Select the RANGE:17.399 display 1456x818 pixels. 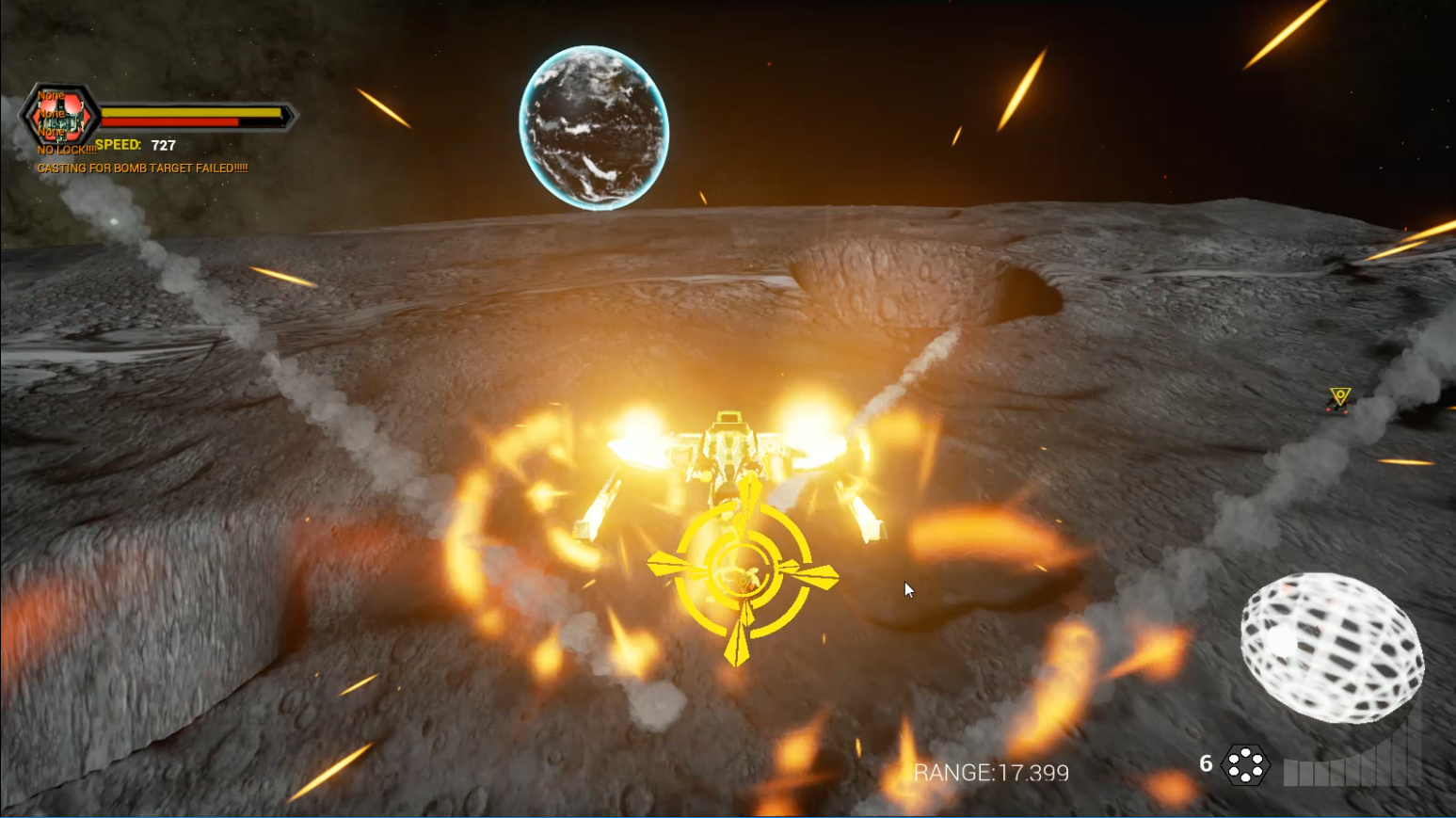coord(990,773)
